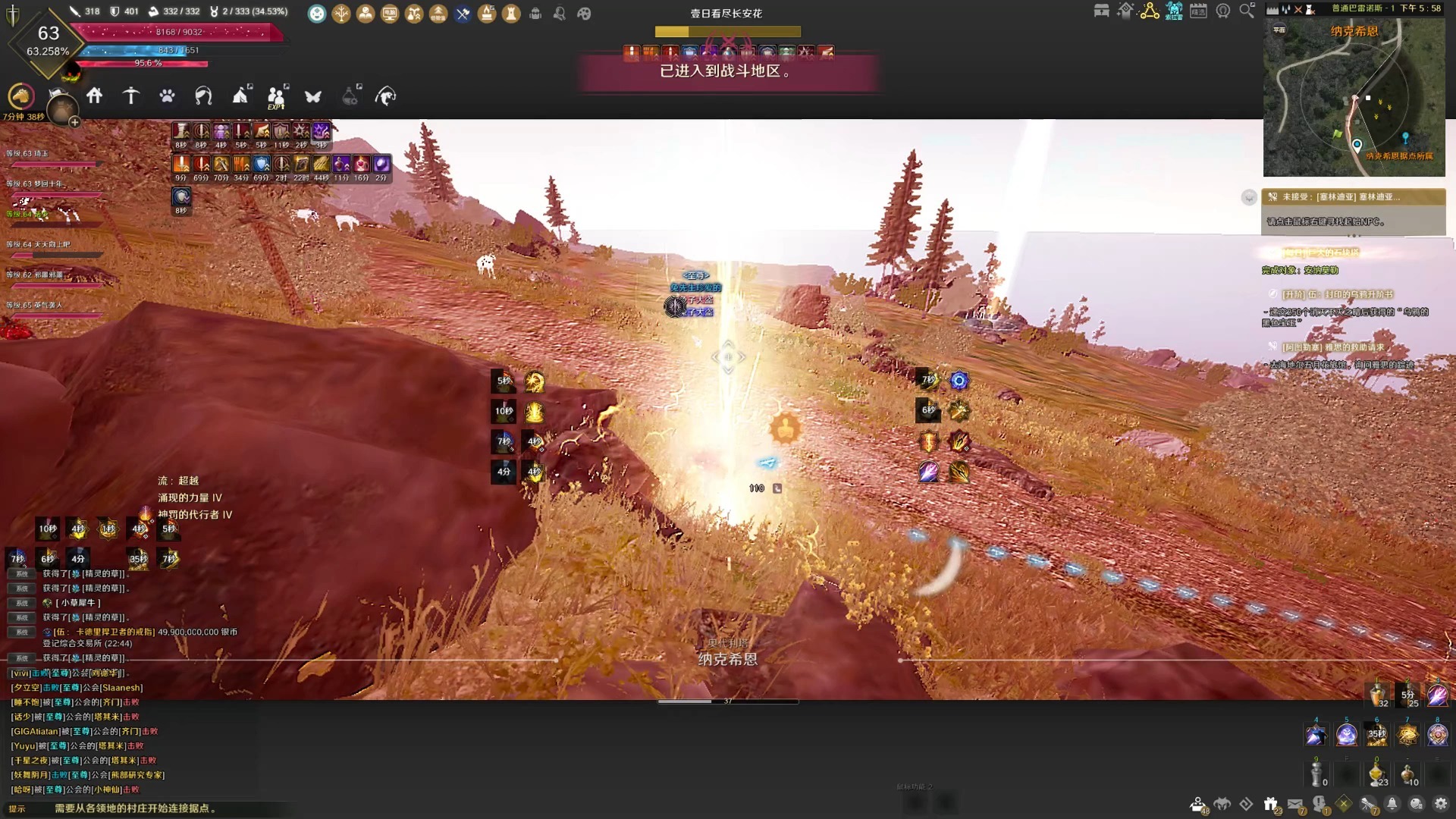
Task: Activate the golden swirl skill in quickslot 7
Action: click(x=1407, y=734)
